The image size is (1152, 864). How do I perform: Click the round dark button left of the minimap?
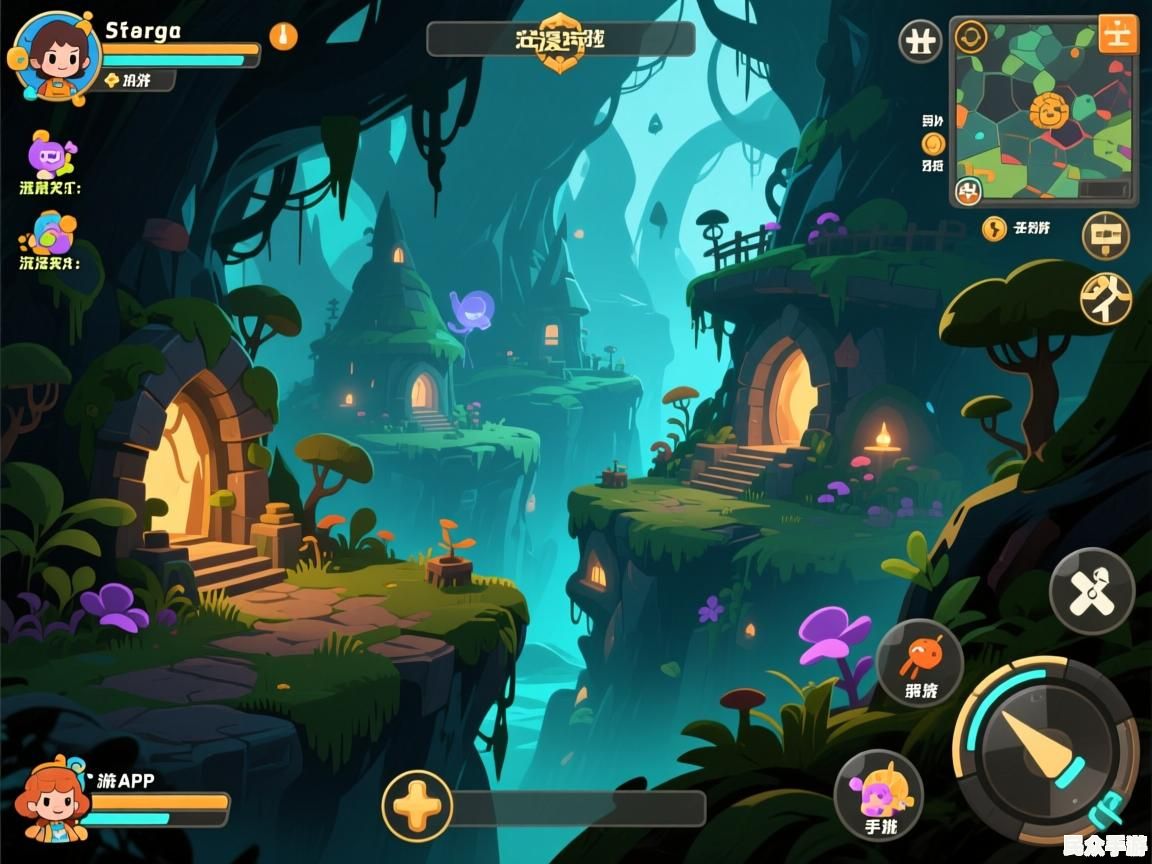[x=920, y=42]
